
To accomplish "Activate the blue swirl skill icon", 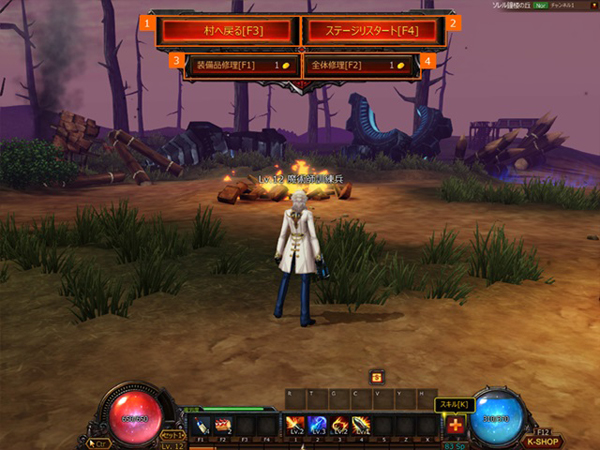I will click(x=317, y=424).
